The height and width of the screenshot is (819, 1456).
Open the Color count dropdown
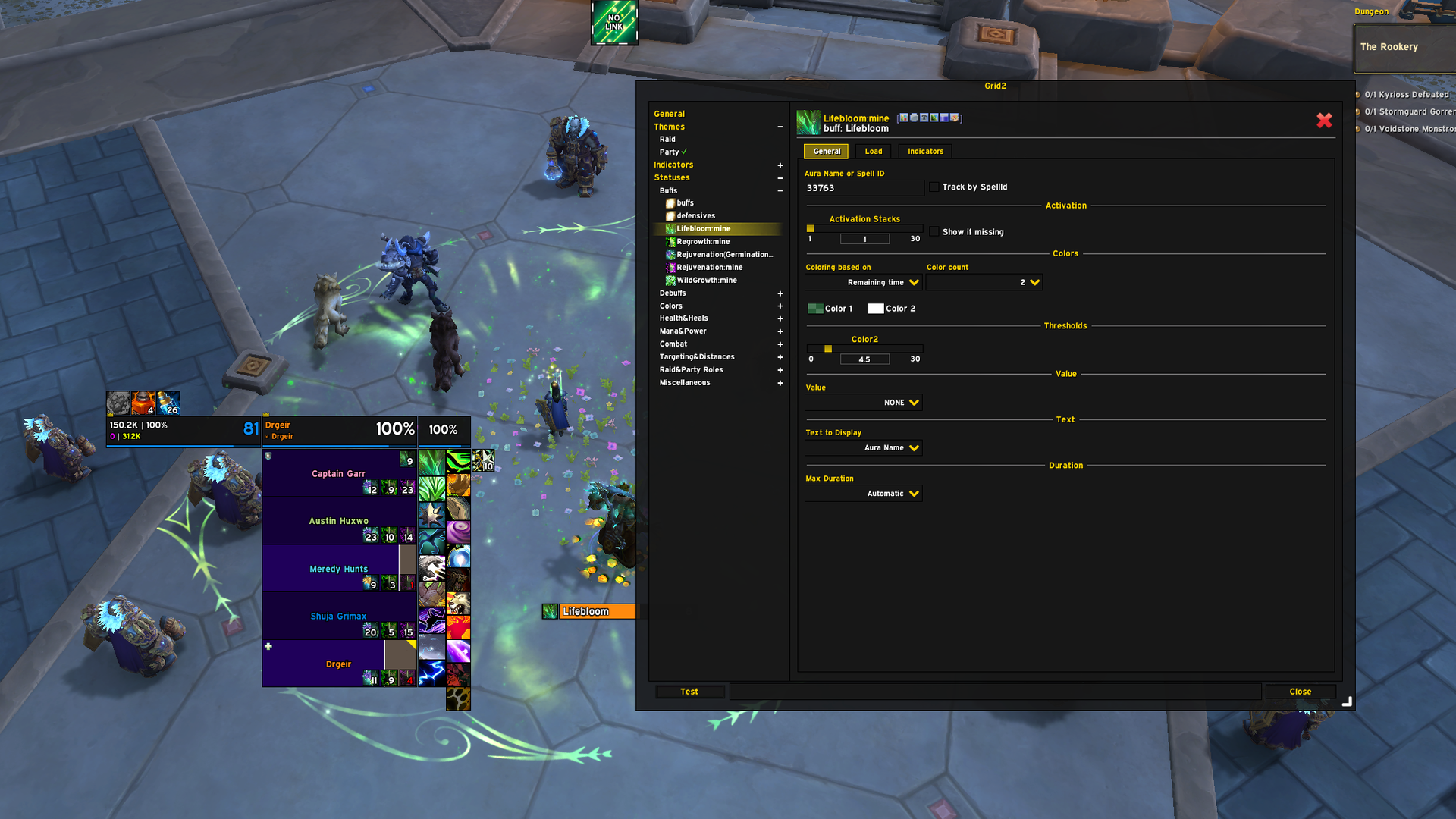pyautogui.click(x=984, y=283)
